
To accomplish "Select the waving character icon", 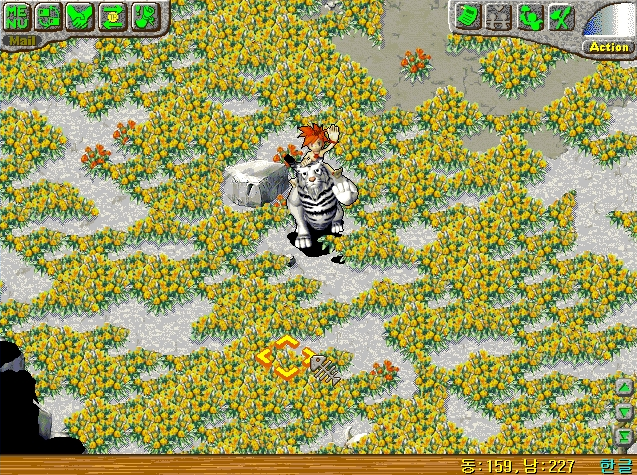I will 531,16.
